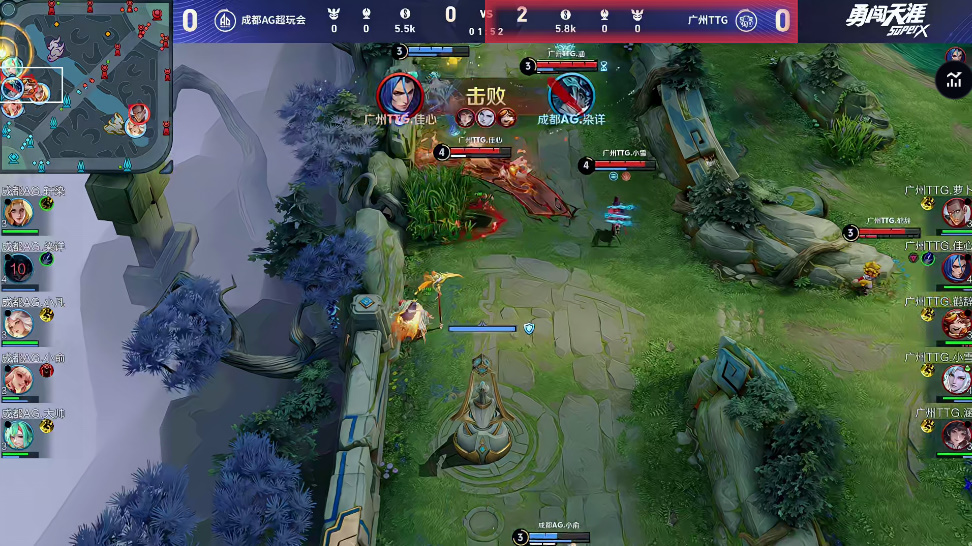Click the Chengdu AG team logo
972x546 pixels.
click(x=226, y=20)
